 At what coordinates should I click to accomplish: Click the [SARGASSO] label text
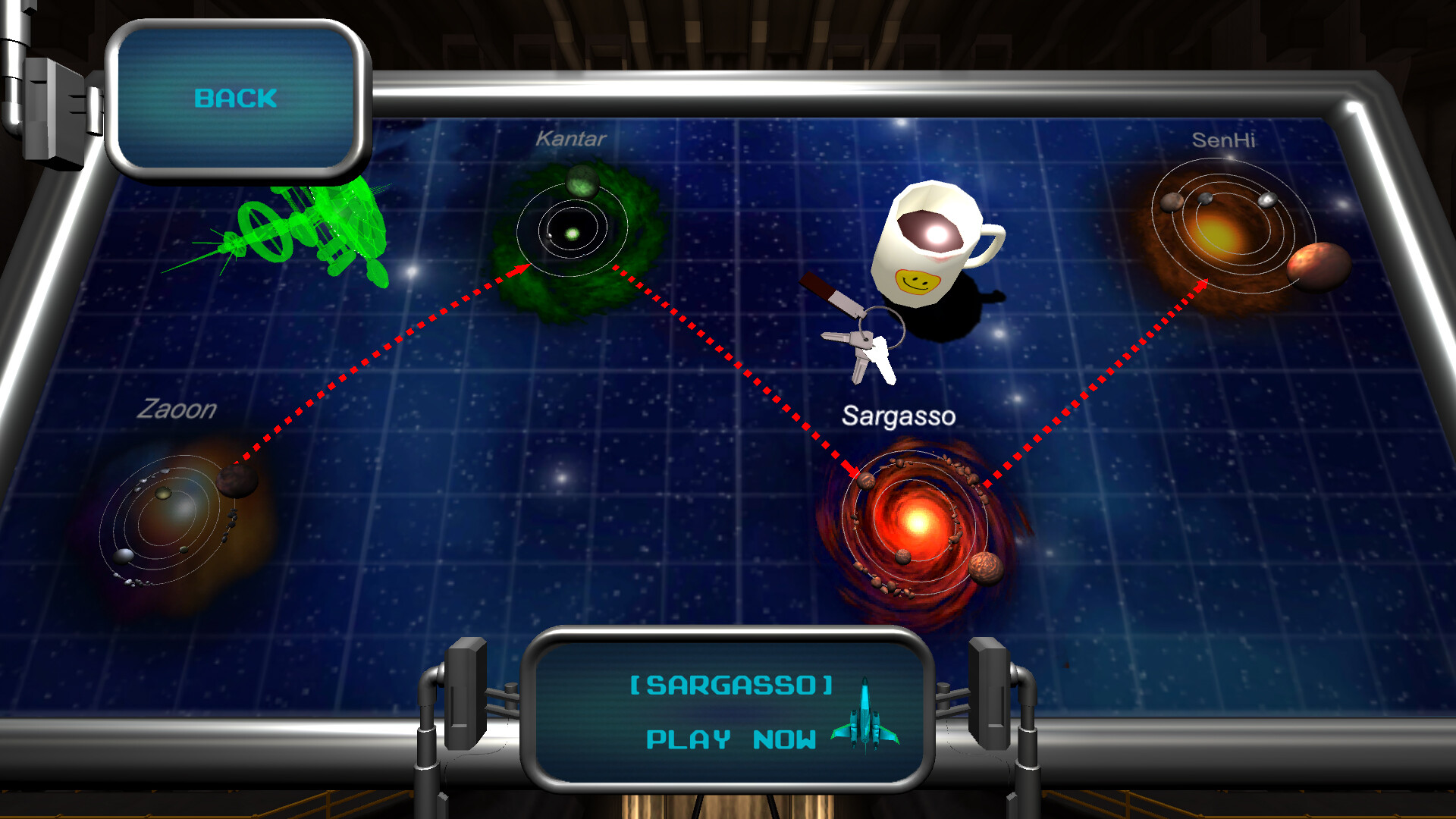pos(730,685)
